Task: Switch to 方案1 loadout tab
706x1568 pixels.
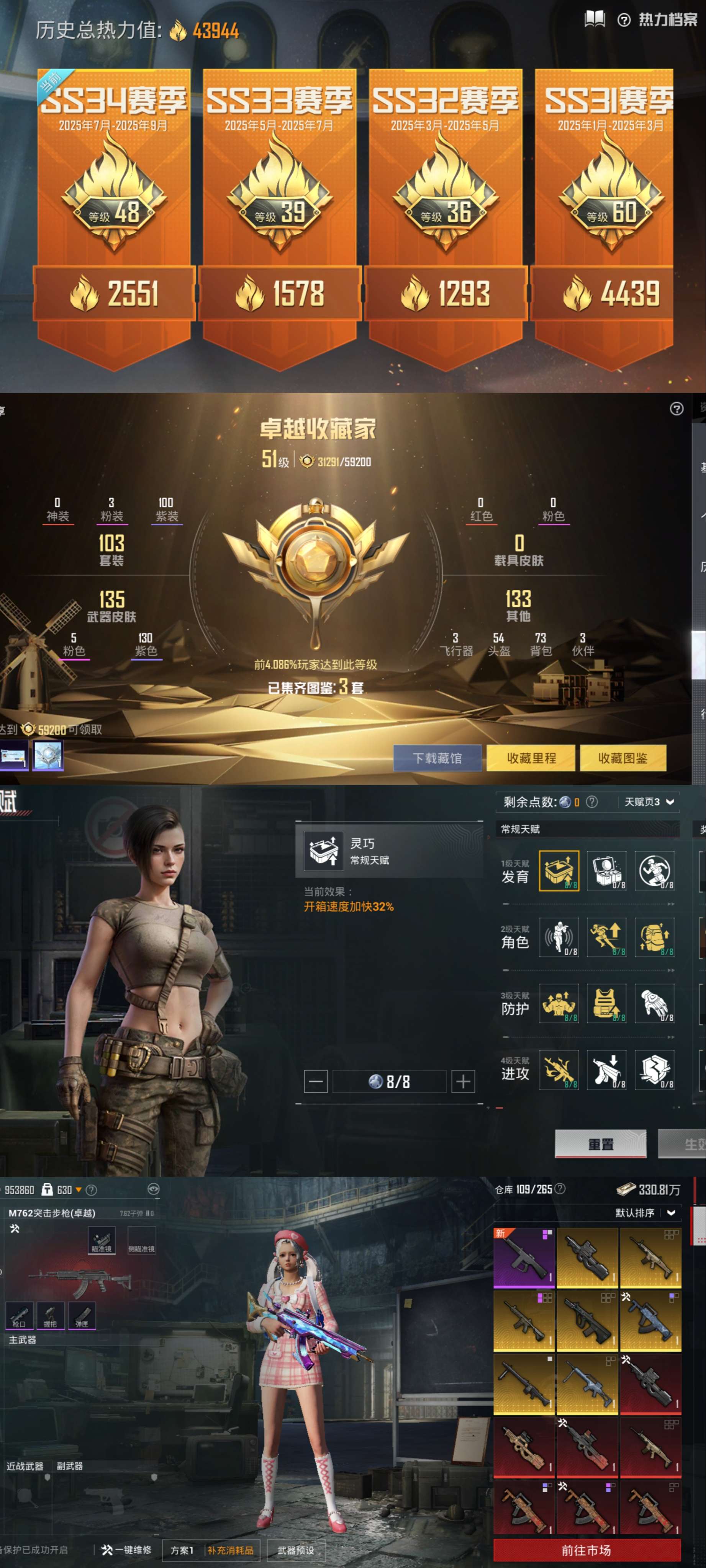Action: tap(182, 1550)
